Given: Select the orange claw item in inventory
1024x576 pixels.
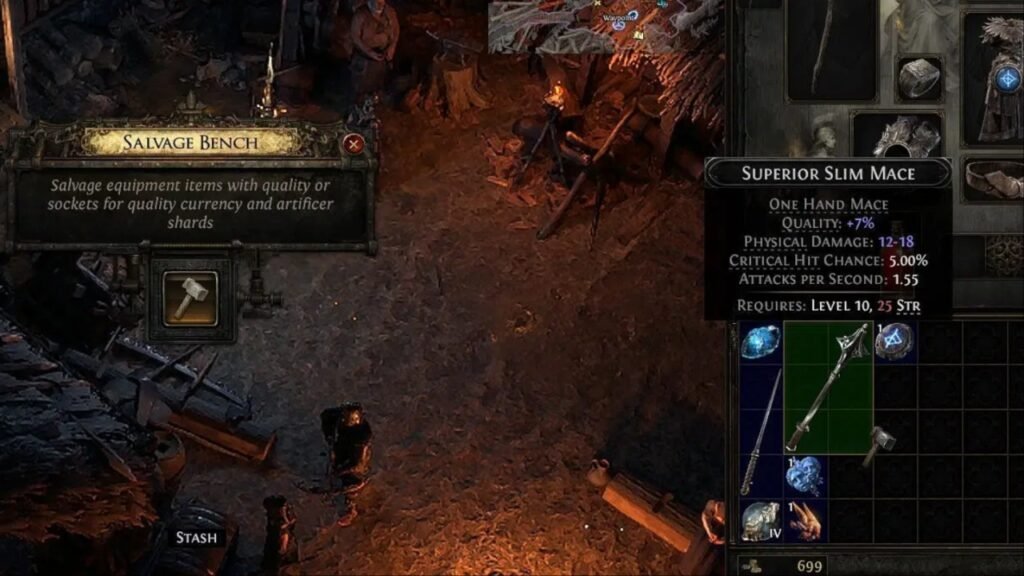Looking at the screenshot, I should coord(805,521).
